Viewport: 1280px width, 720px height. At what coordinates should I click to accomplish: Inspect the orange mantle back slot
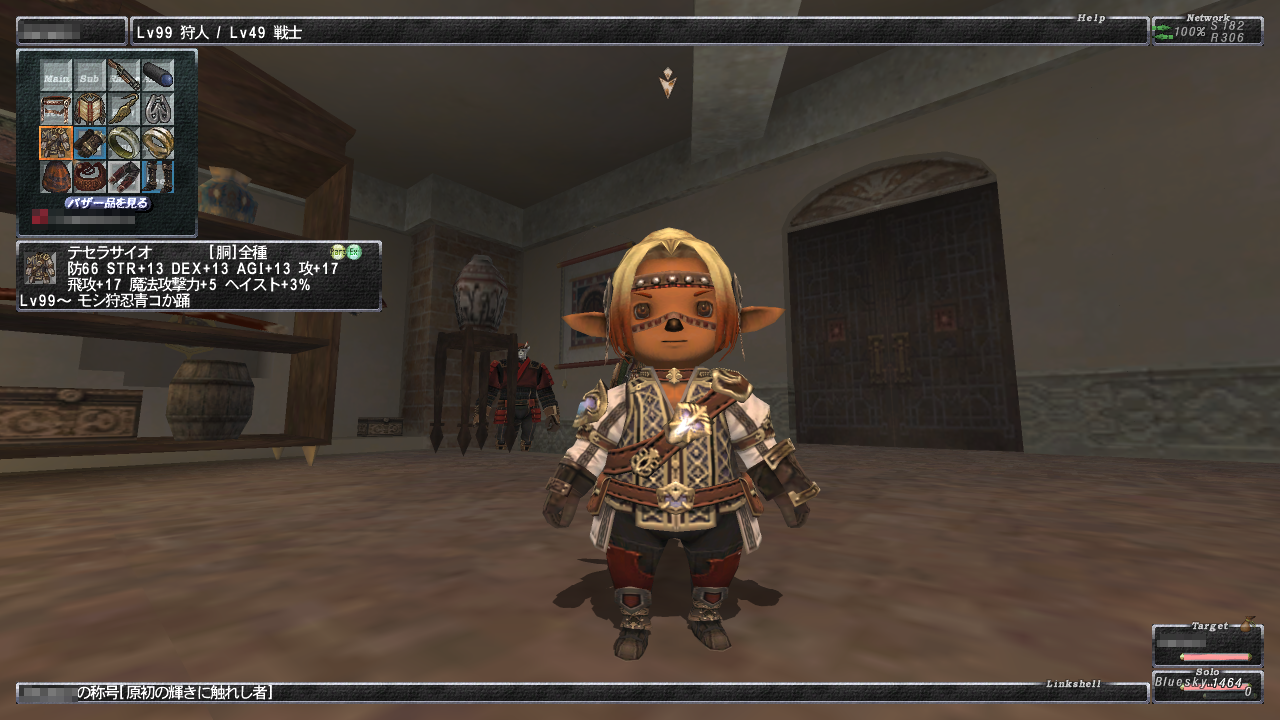[56, 177]
